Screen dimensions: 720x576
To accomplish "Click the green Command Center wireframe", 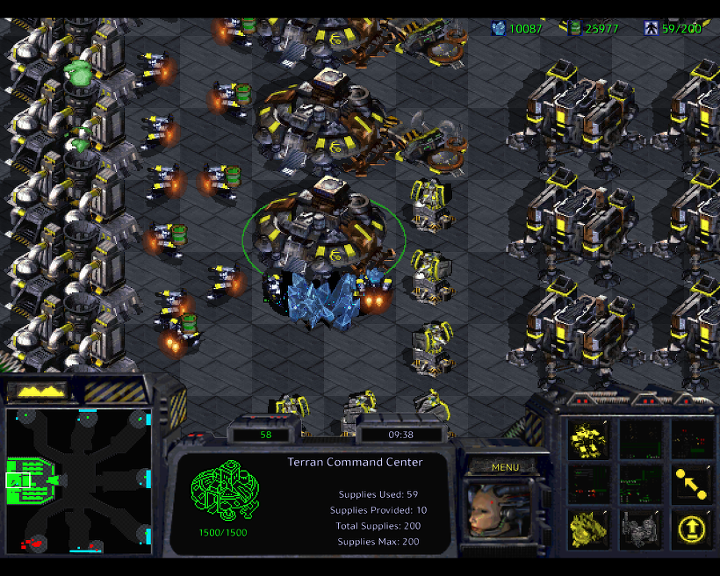I will point(224,491).
